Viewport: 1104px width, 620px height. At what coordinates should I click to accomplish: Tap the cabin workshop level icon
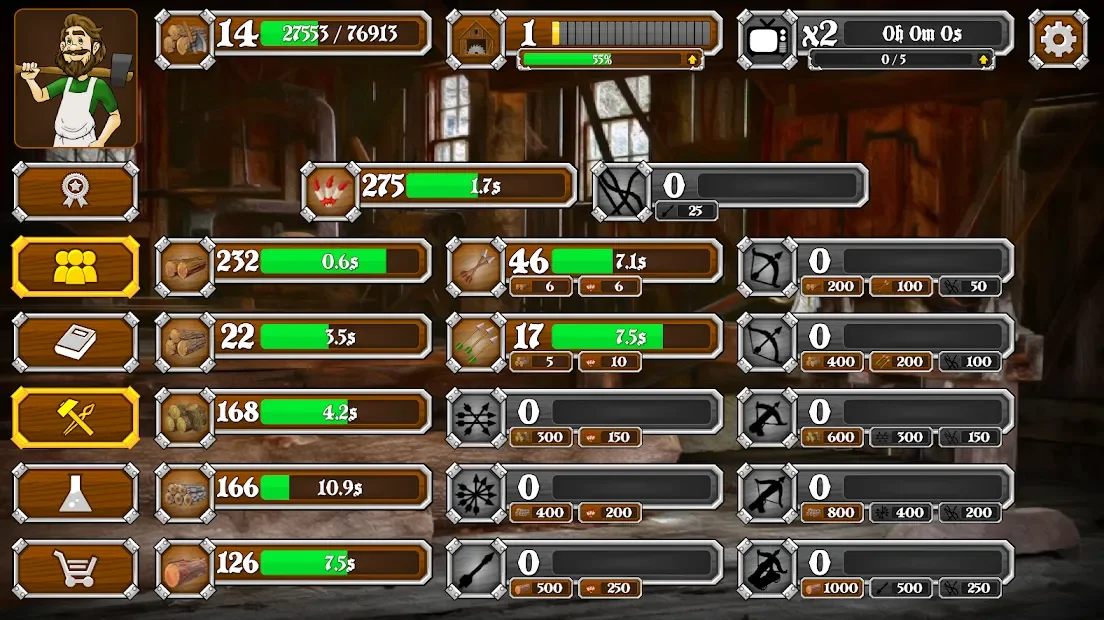click(x=475, y=39)
